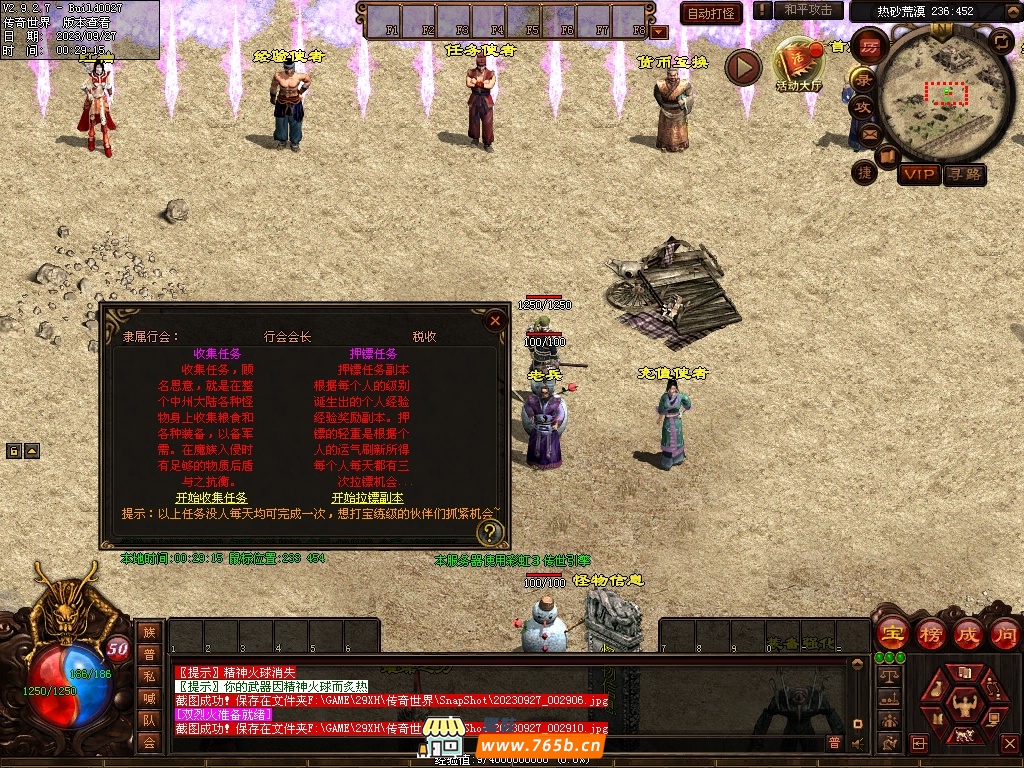Viewport: 1024px width, 768px height.
Task: Show the rankings (榜) button
Action: pos(930,633)
